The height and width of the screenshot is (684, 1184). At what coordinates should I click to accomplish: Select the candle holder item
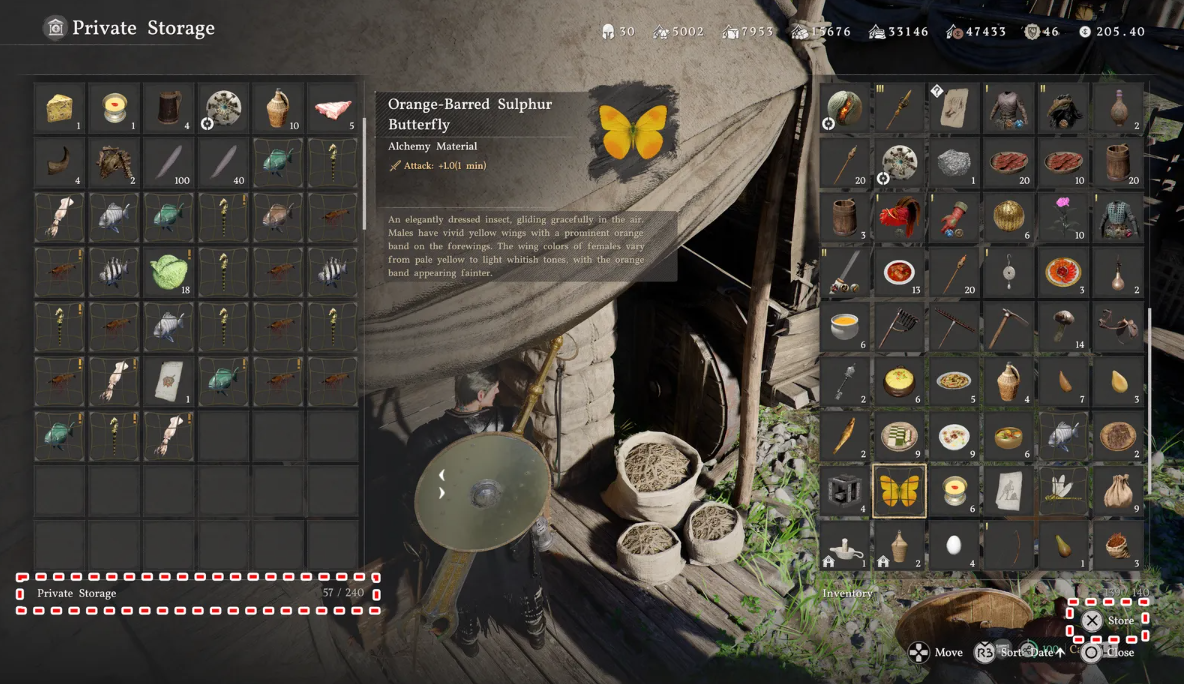tap(845, 545)
